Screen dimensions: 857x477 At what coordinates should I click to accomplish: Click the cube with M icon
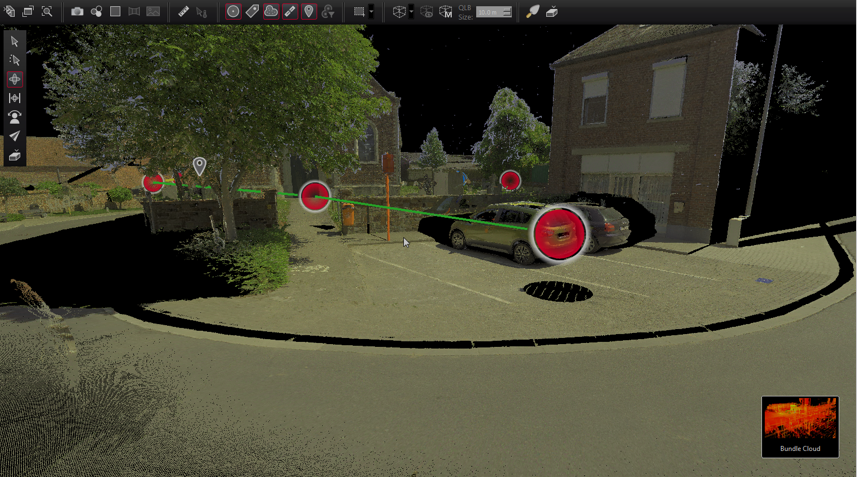[x=446, y=12]
